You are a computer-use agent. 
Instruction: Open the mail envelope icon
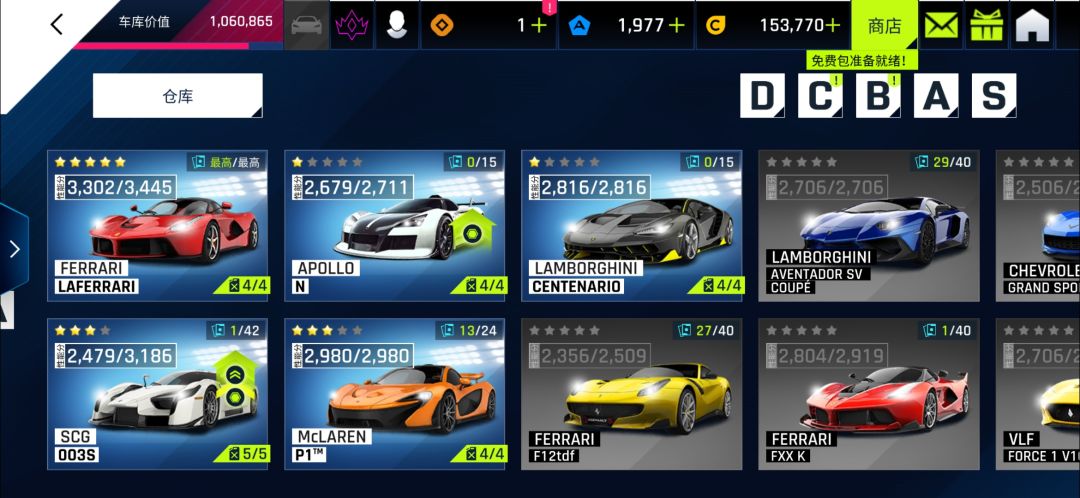click(x=940, y=25)
